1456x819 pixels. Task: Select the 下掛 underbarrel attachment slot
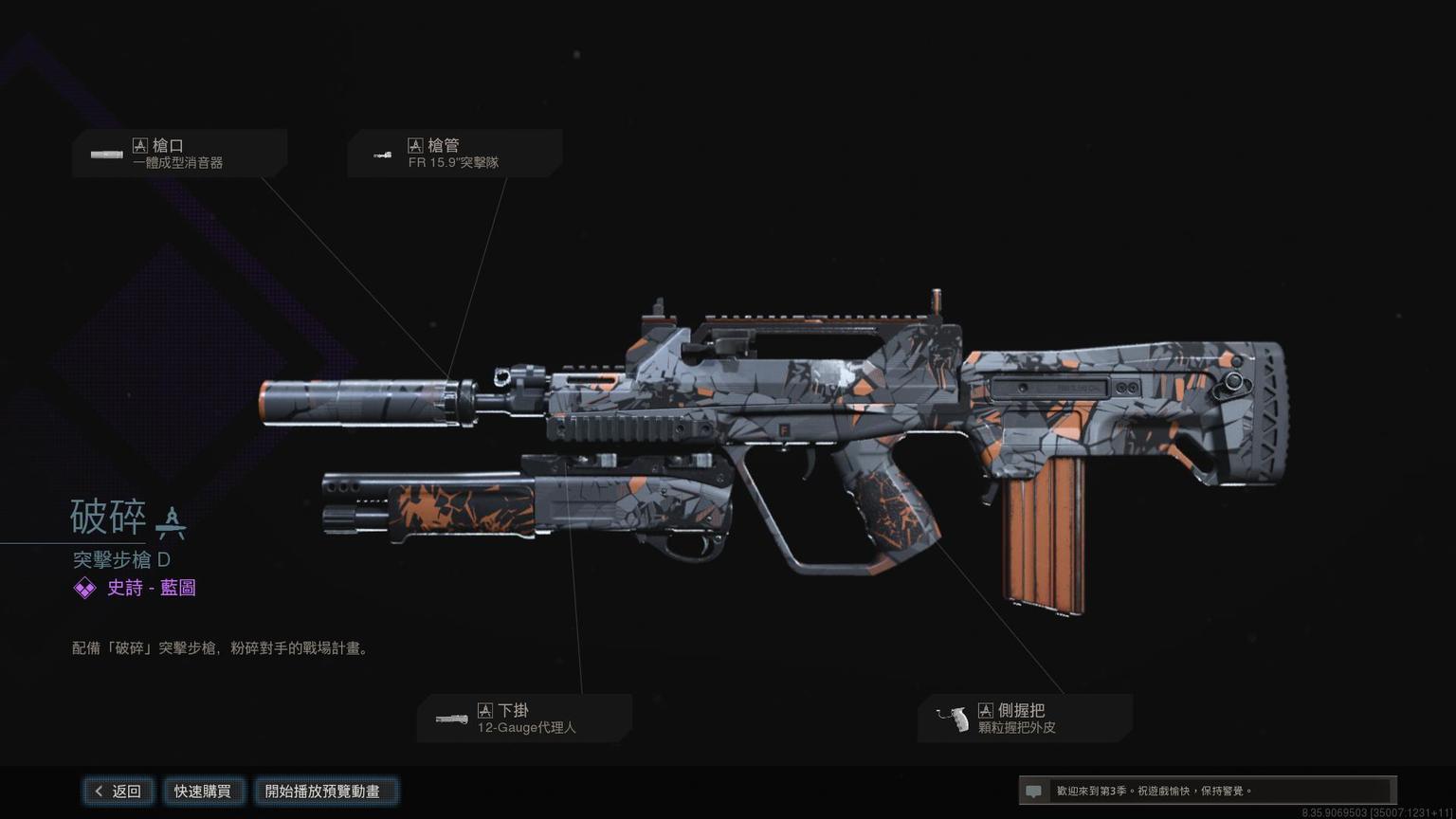coord(524,719)
